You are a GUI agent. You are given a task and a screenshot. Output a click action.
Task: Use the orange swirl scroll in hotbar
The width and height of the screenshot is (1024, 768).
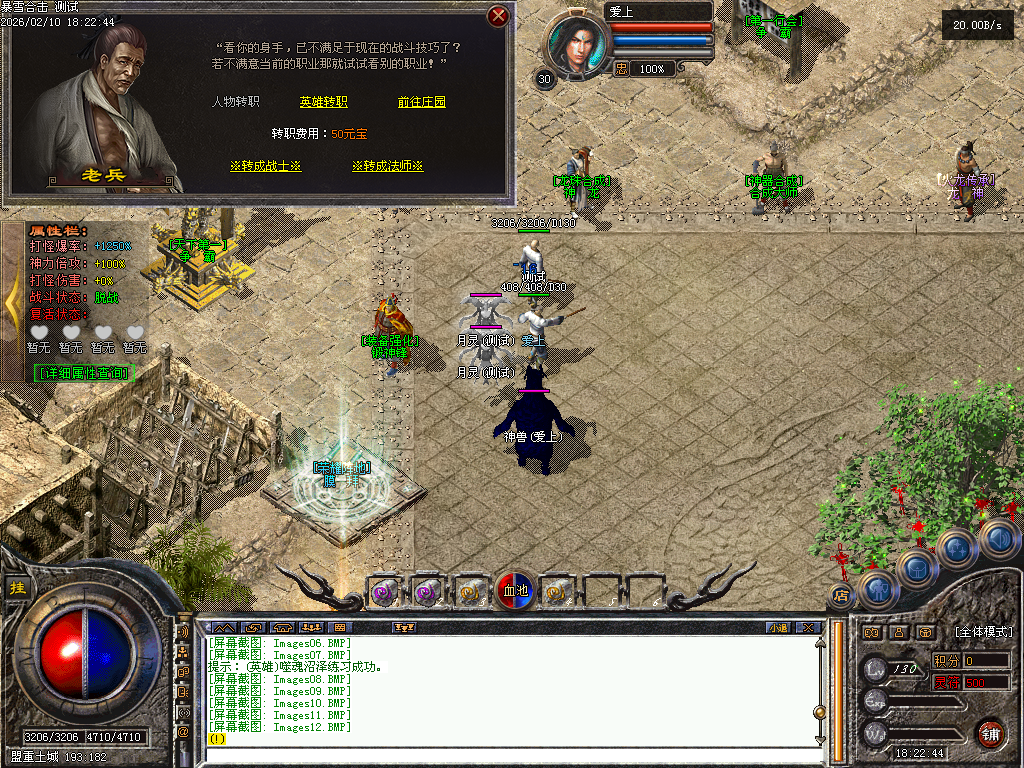pyautogui.click(x=468, y=592)
